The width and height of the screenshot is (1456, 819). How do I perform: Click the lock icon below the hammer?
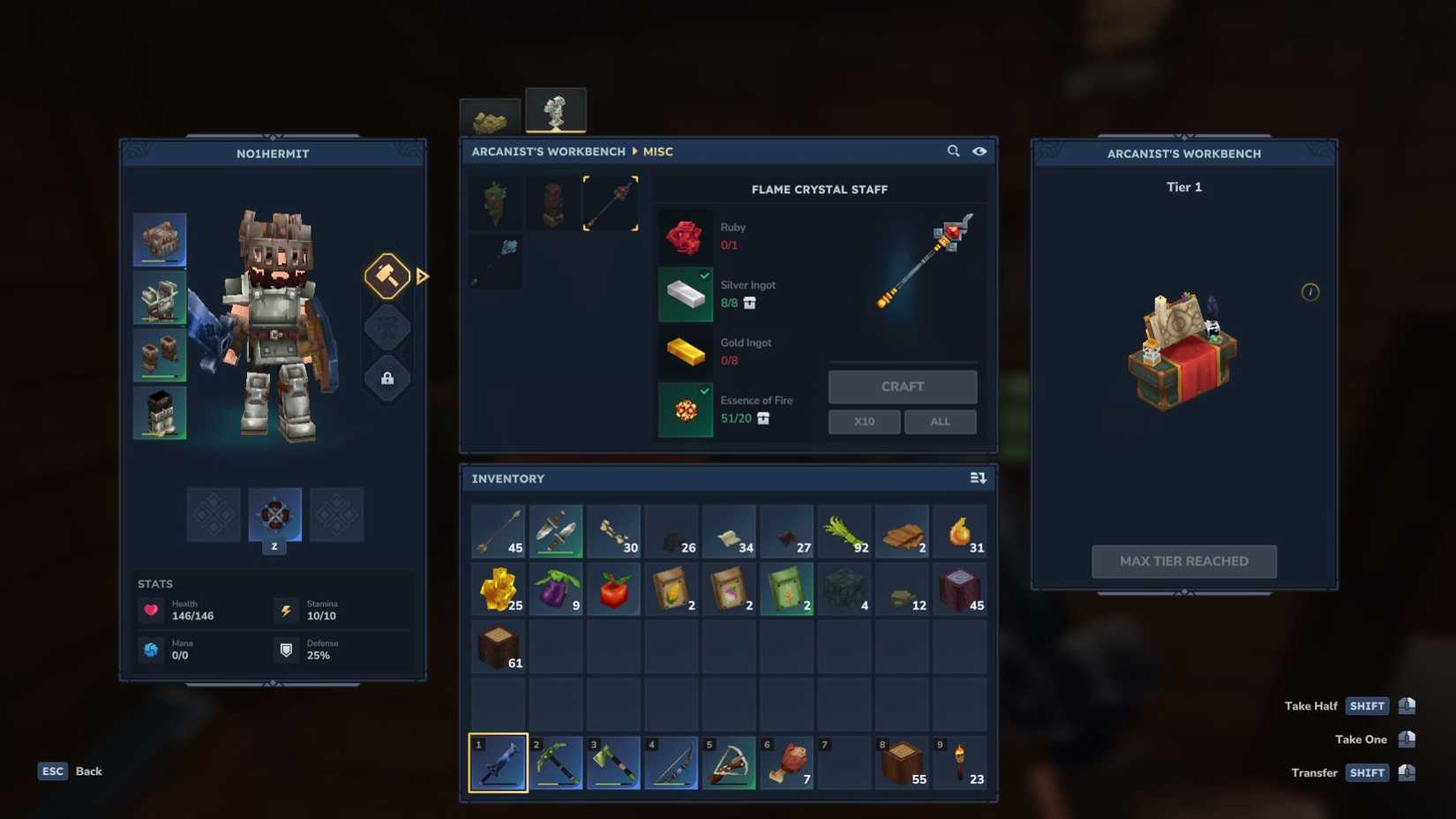(x=387, y=379)
